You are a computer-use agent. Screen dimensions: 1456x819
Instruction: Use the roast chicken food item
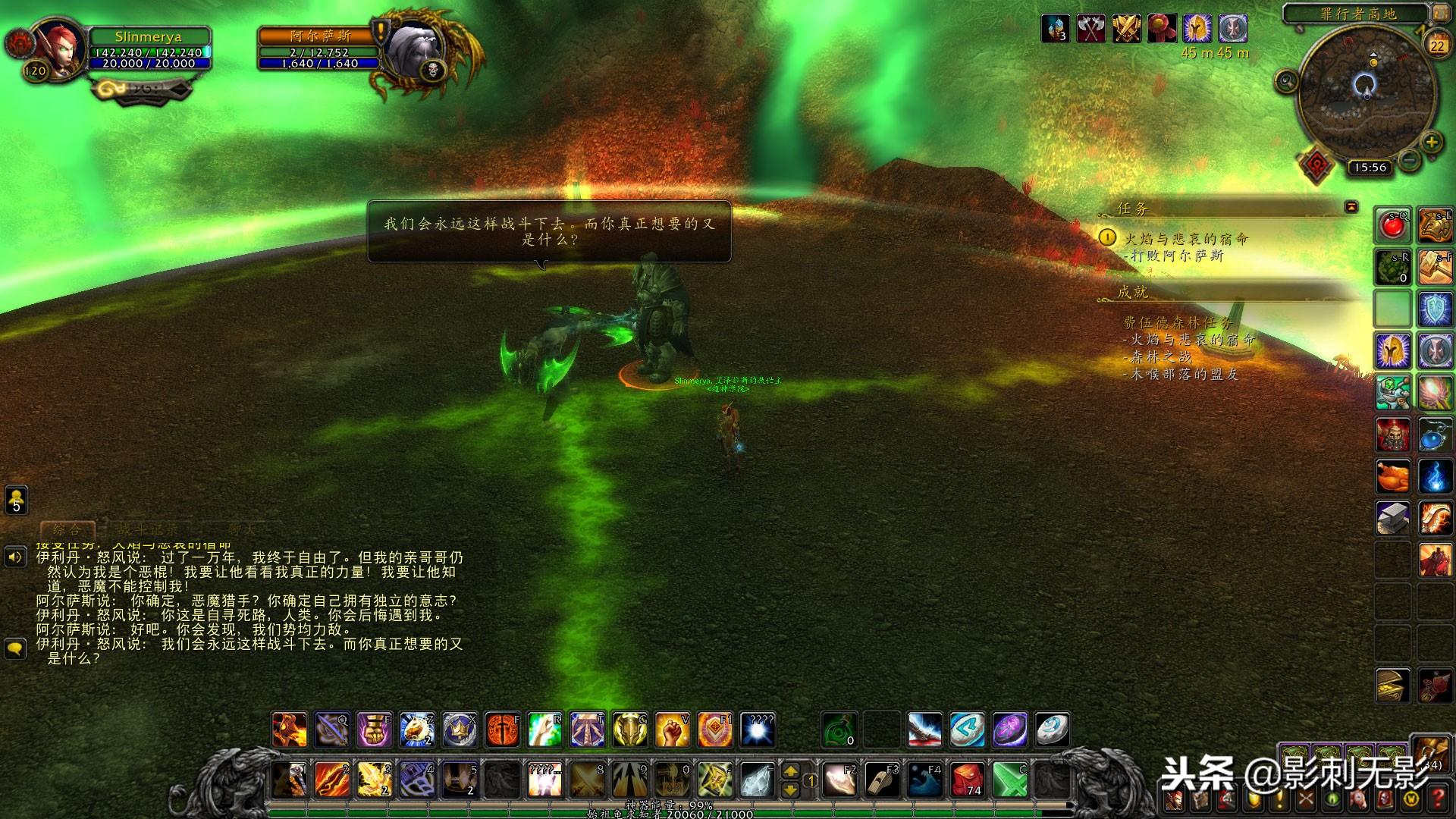tap(1393, 477)
